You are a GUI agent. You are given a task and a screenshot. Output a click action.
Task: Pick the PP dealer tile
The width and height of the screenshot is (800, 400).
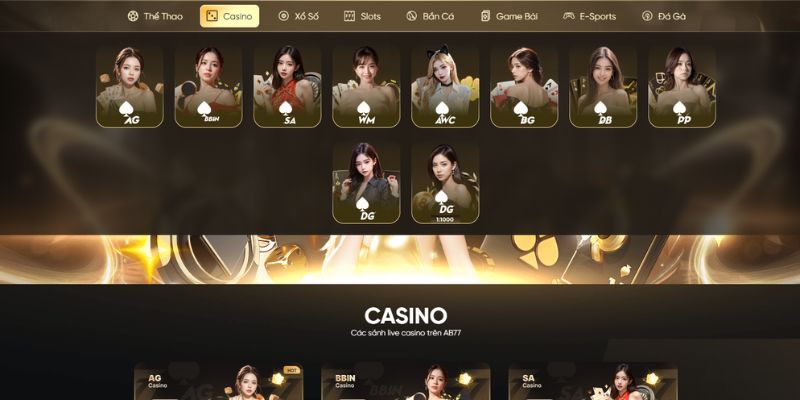(x=682, y=87)
